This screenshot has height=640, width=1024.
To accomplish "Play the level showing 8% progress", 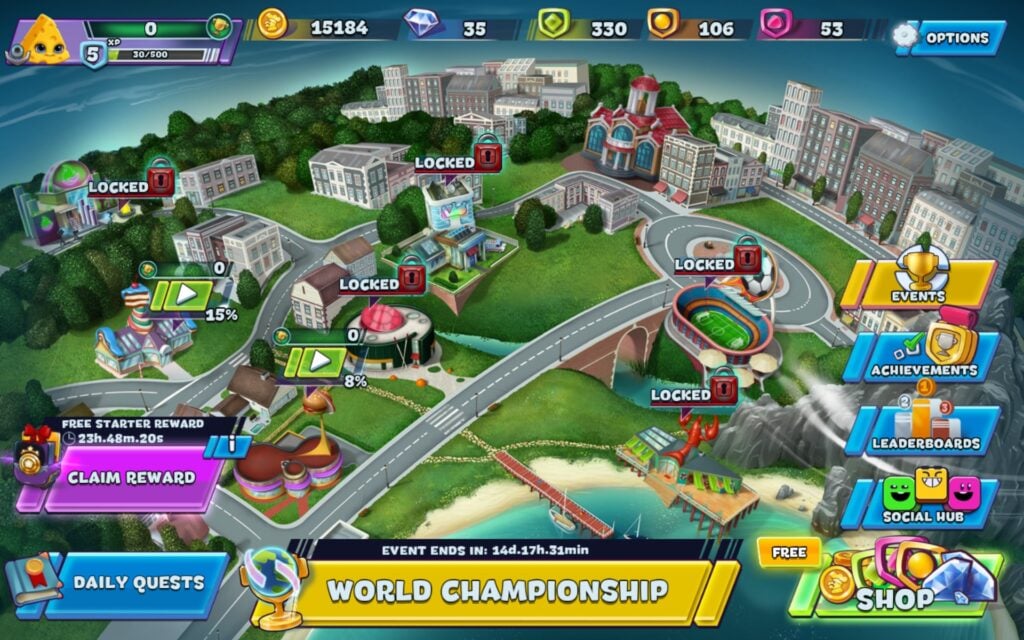I will click(x=320, y=361).
